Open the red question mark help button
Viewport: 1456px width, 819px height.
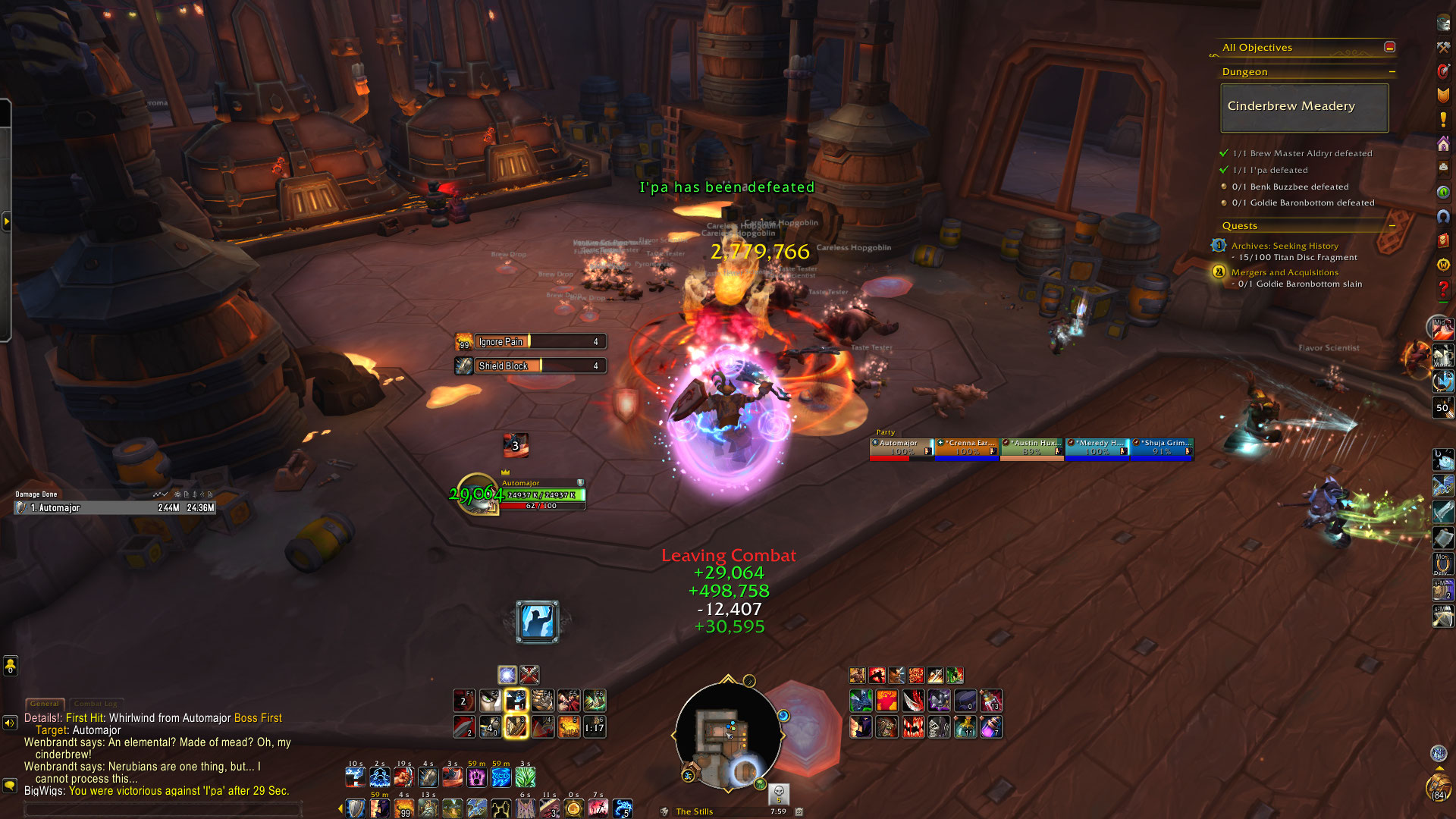(x=1443, y=289)
